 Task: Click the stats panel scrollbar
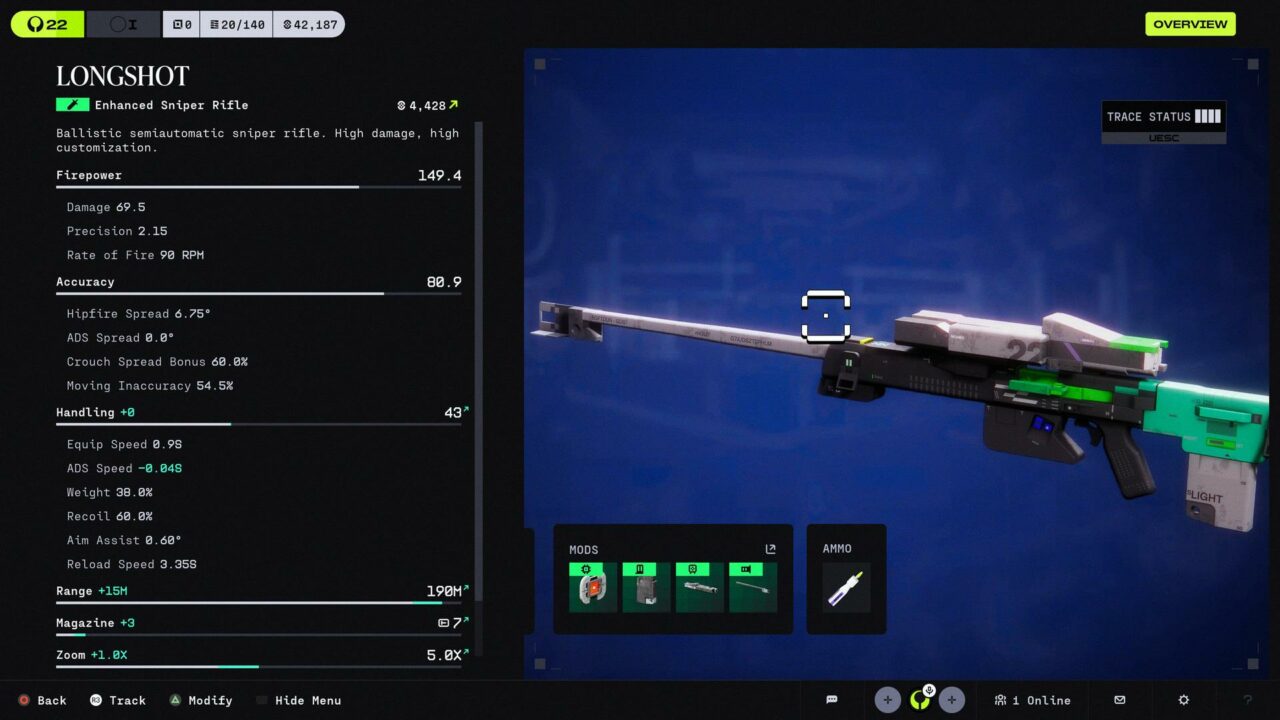[x=479, y=360]
